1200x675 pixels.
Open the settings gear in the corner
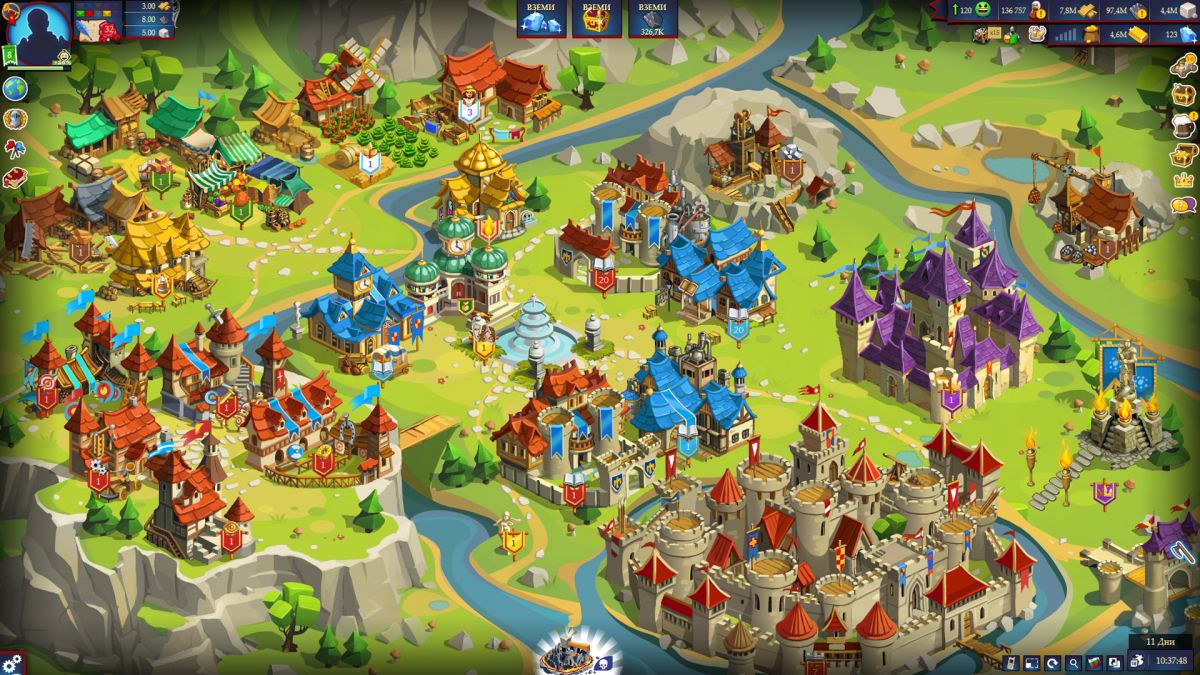pyautogui.click(x=12, y=663)
